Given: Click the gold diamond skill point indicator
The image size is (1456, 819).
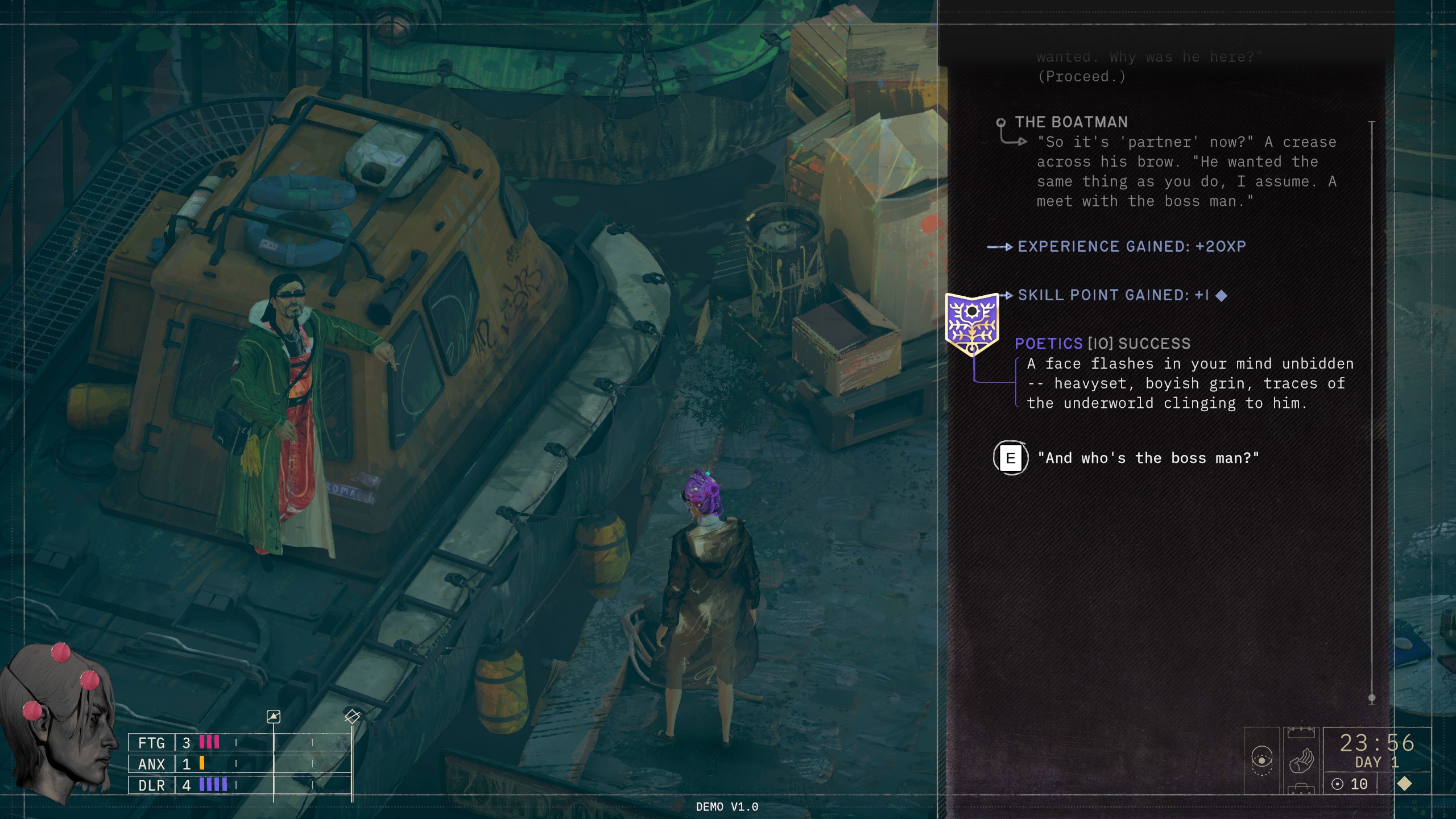Looking at the screenshot, I should point(1404,784).
